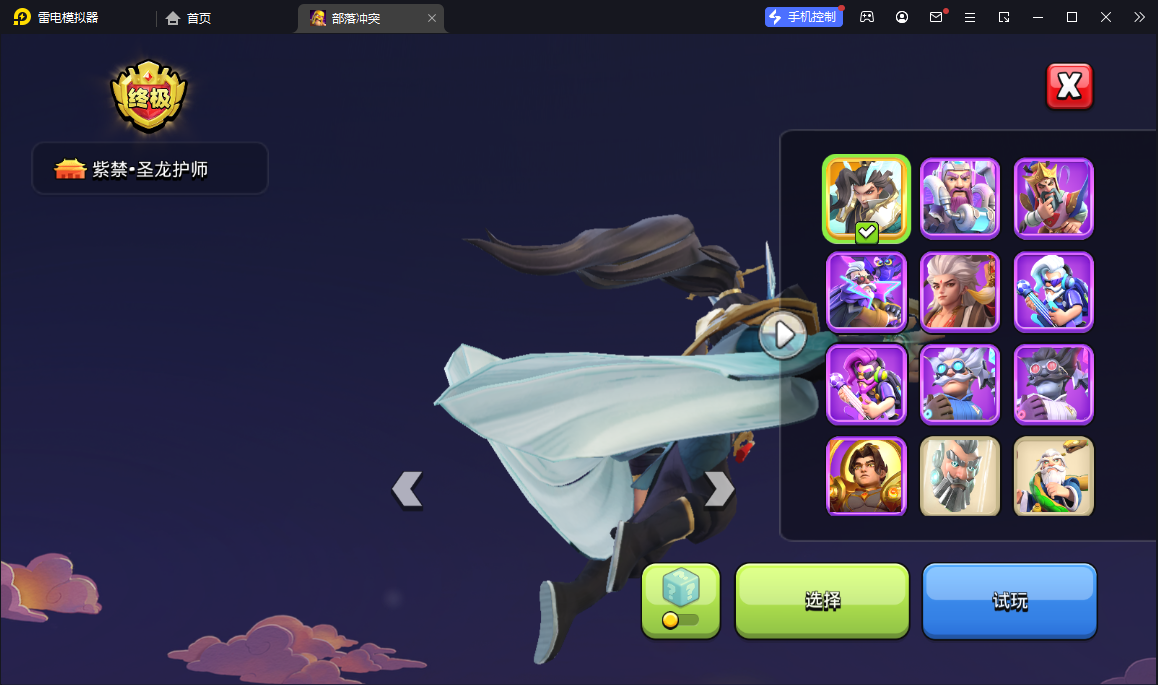This screenshot has height=685, width=1158.
Task: Choose the blue-goggled white-haired warden skin
Action: (x=959, y=384)
